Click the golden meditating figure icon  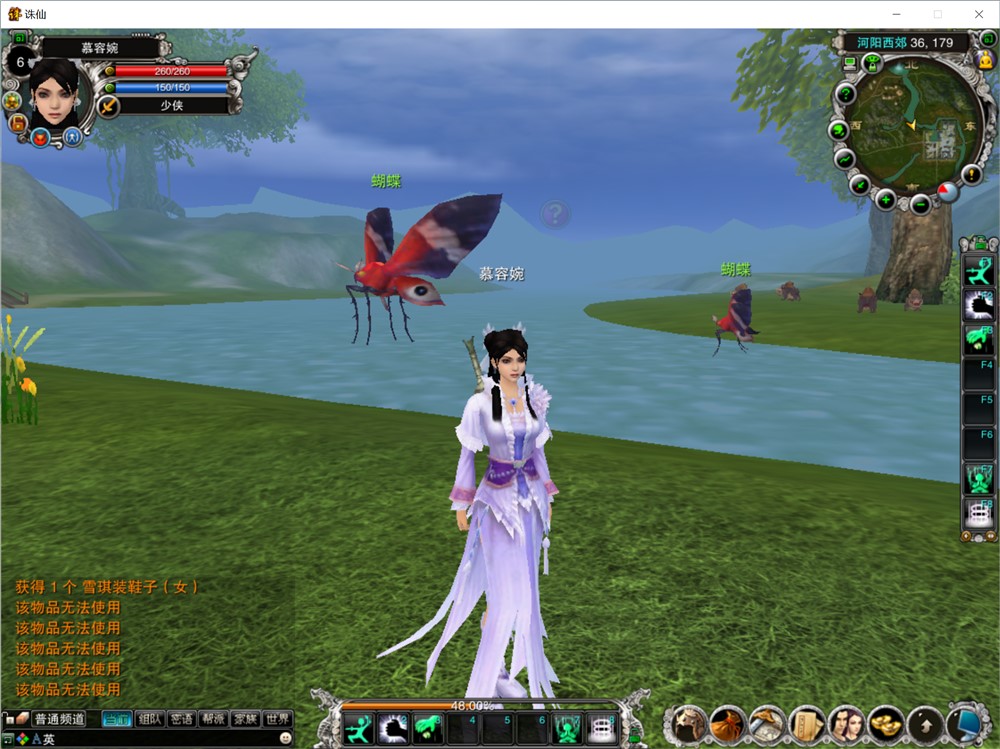click(x=983, y=61)
